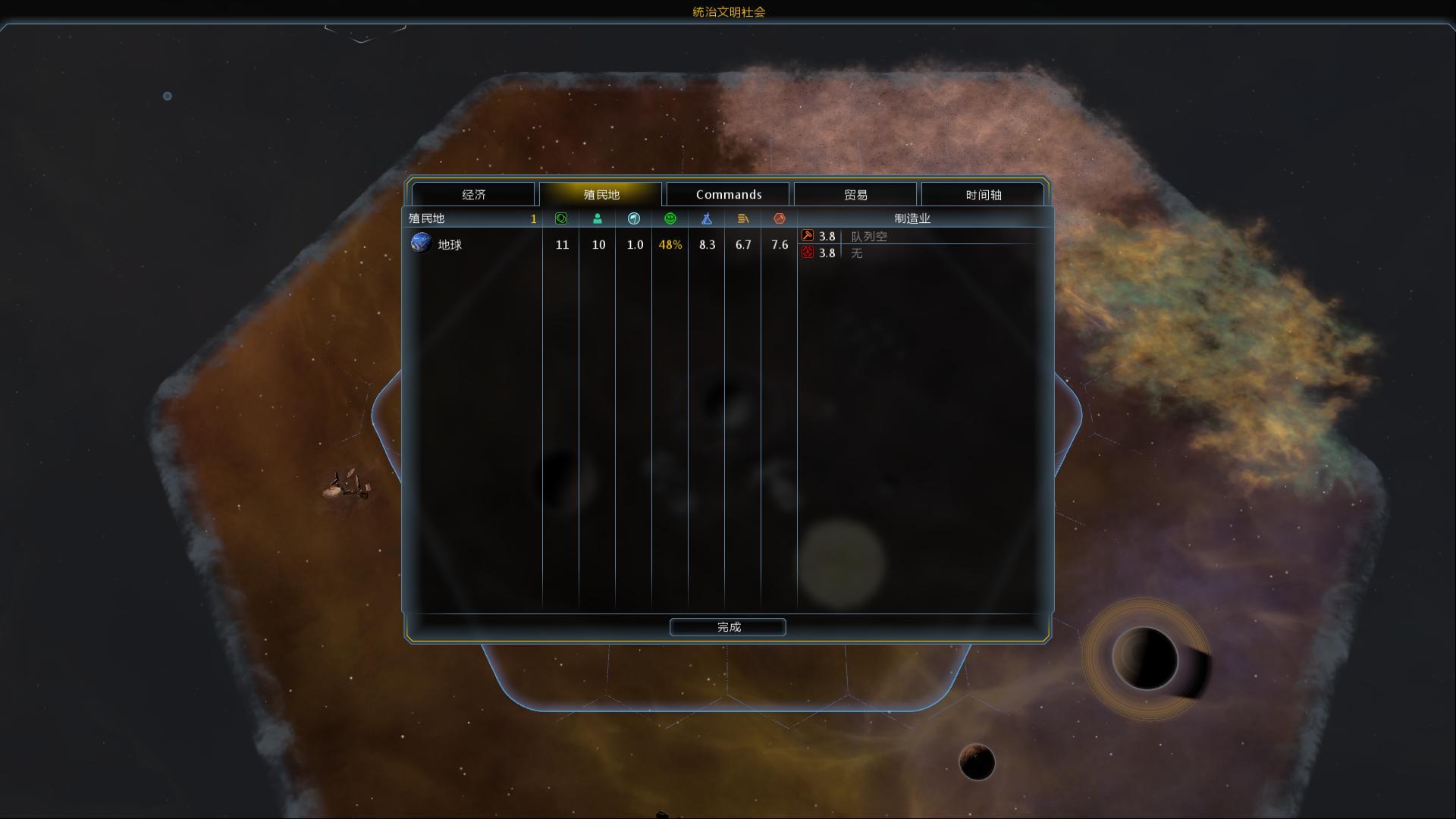Sort by the 殖民地 name column header
The image size is (1456, 819).
[x=427, y=218]
